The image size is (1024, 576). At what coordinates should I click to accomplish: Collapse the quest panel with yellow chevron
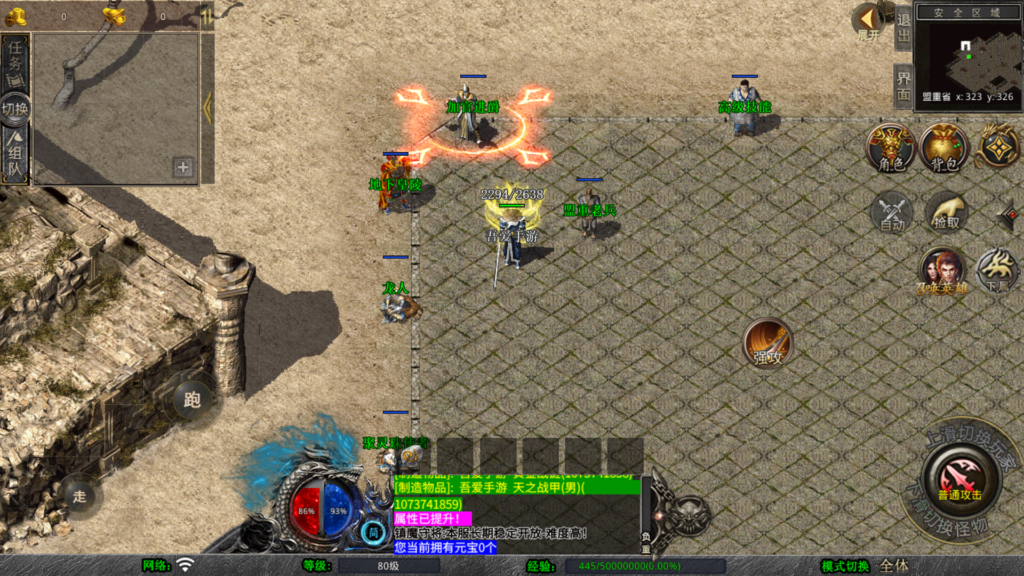coord(207,107)
